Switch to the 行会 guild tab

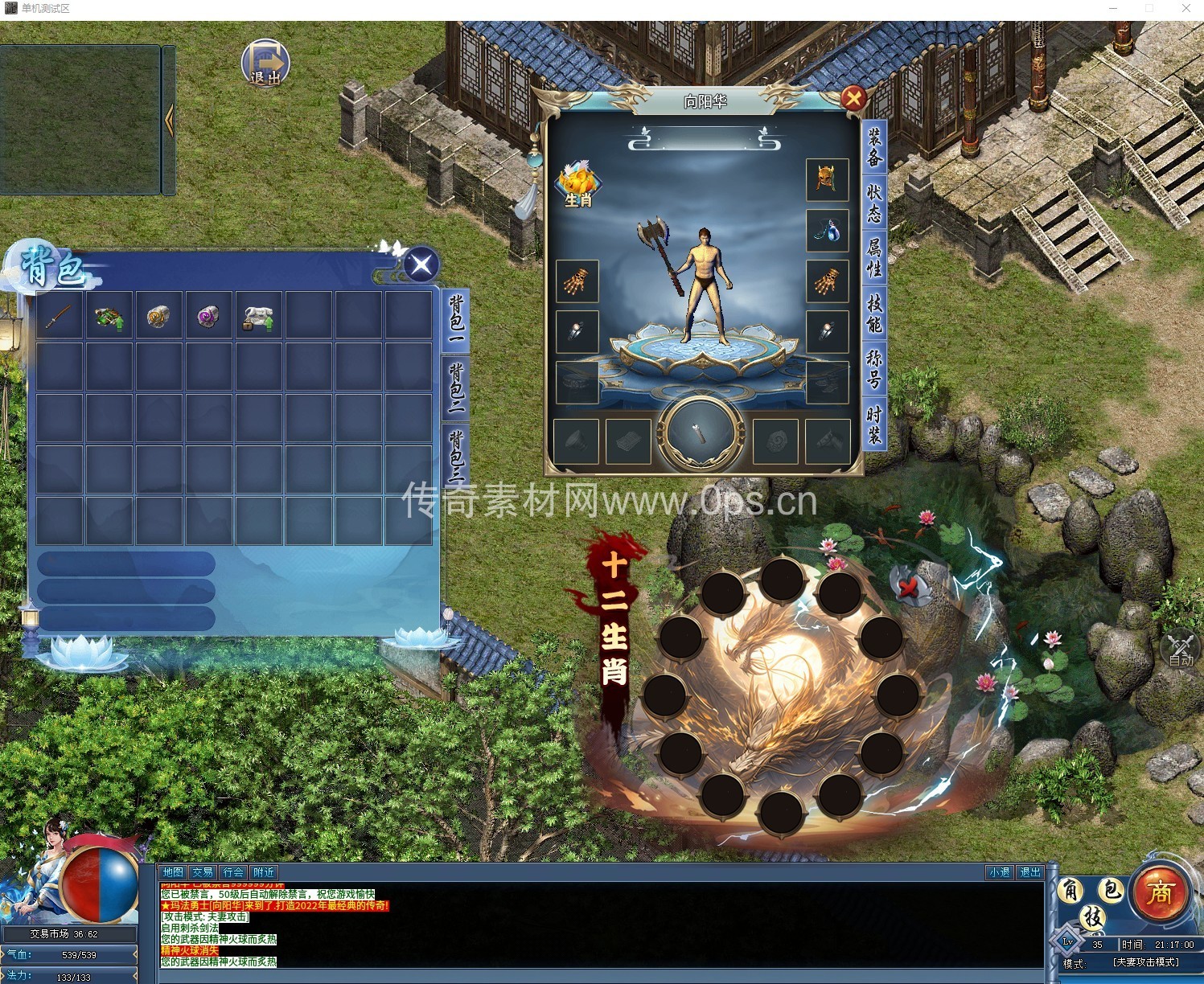coord(233,872)
